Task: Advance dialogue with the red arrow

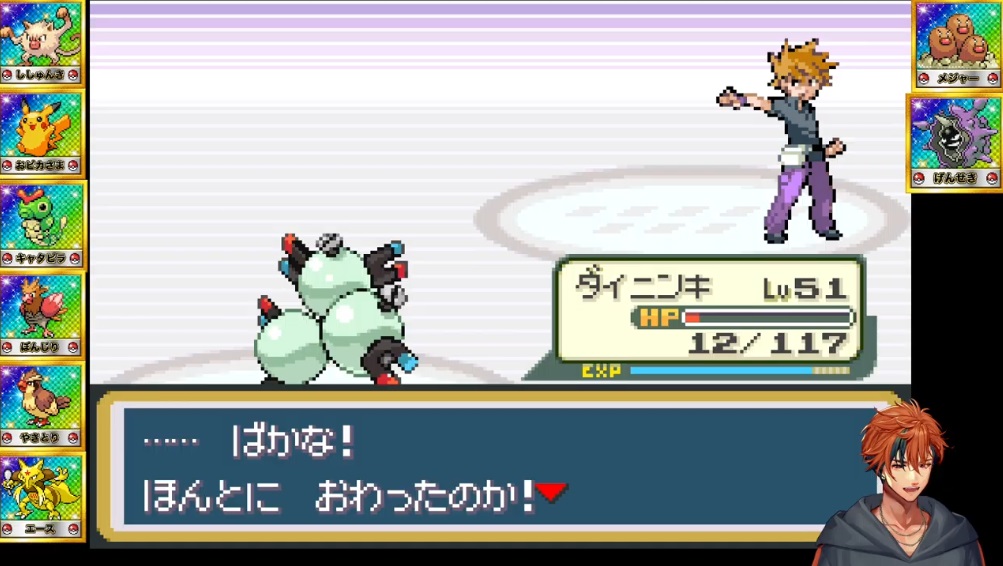Action: 551,492
